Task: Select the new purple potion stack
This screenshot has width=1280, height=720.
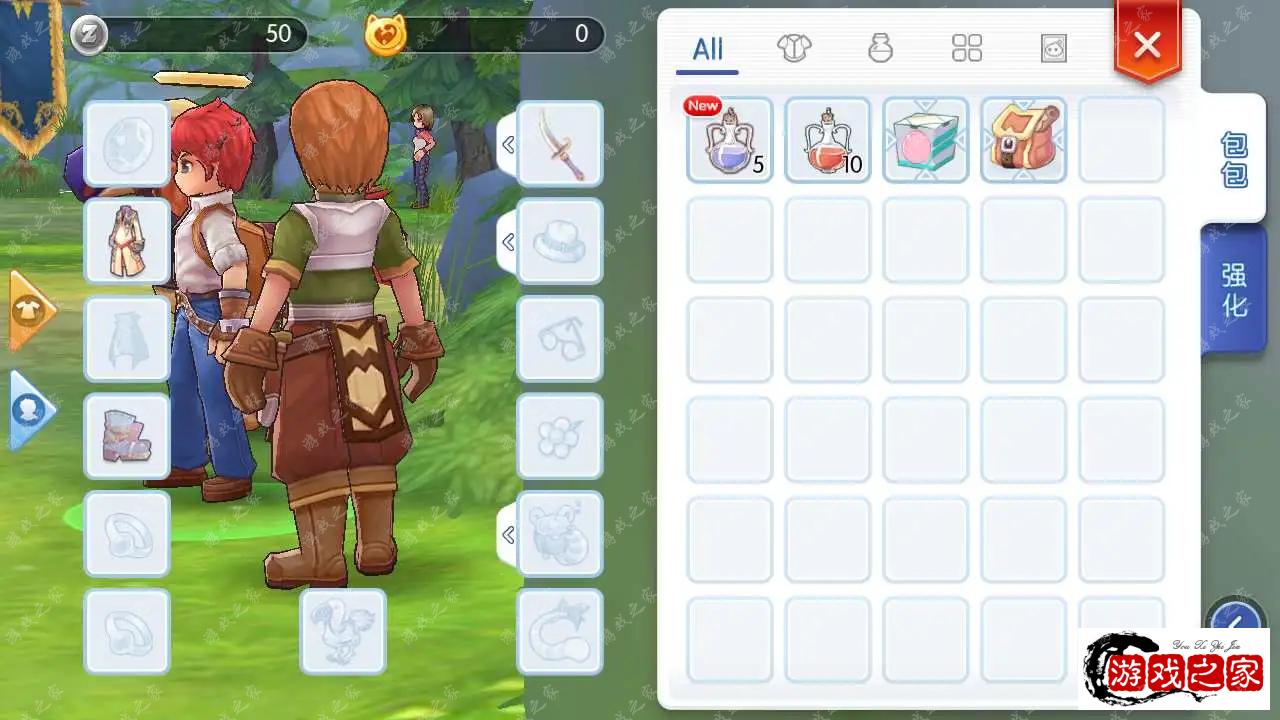Action: 730,140
